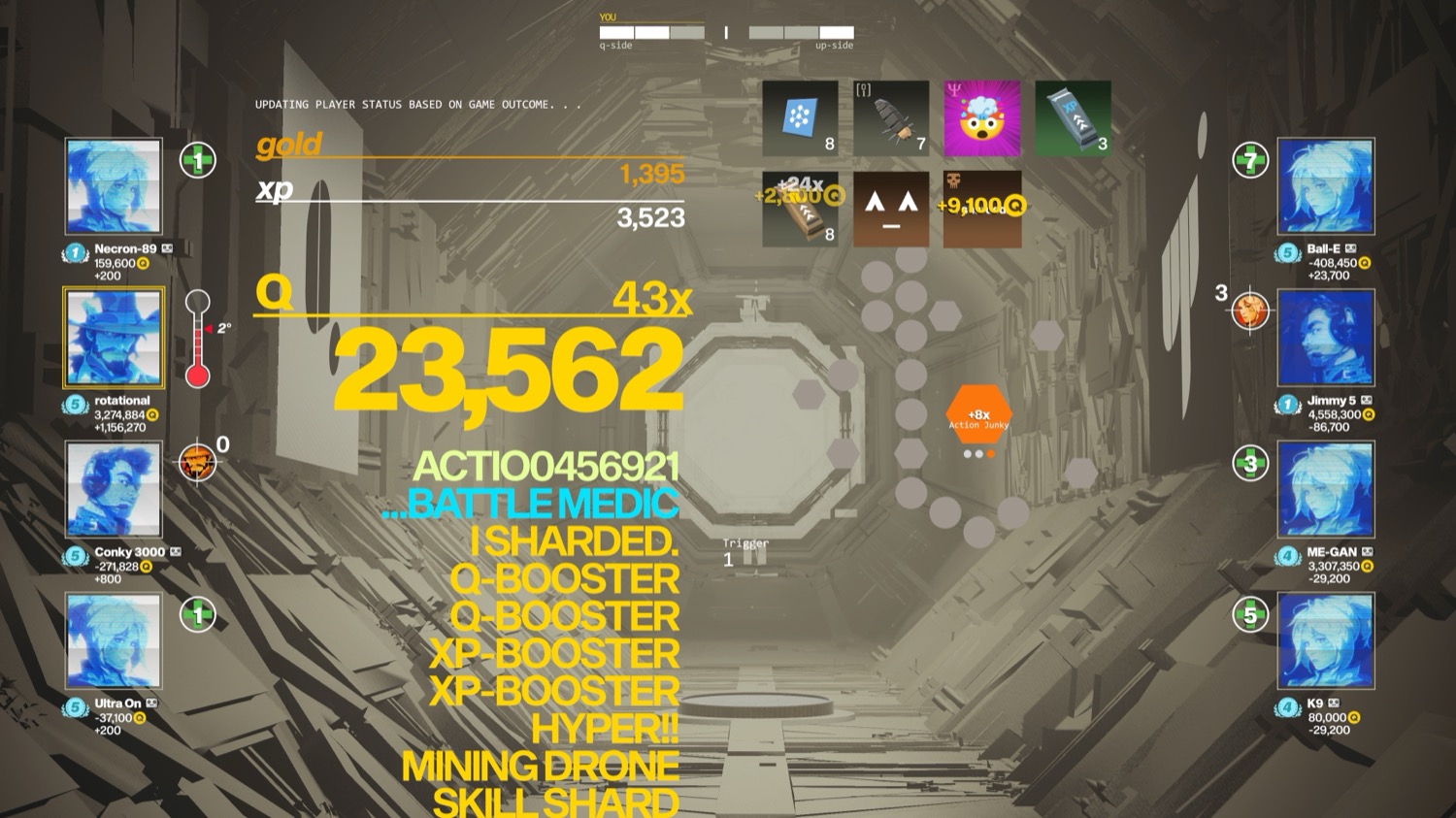Click Ultra On's player portrait
The image size is (1456, 818).
point(114,641)
